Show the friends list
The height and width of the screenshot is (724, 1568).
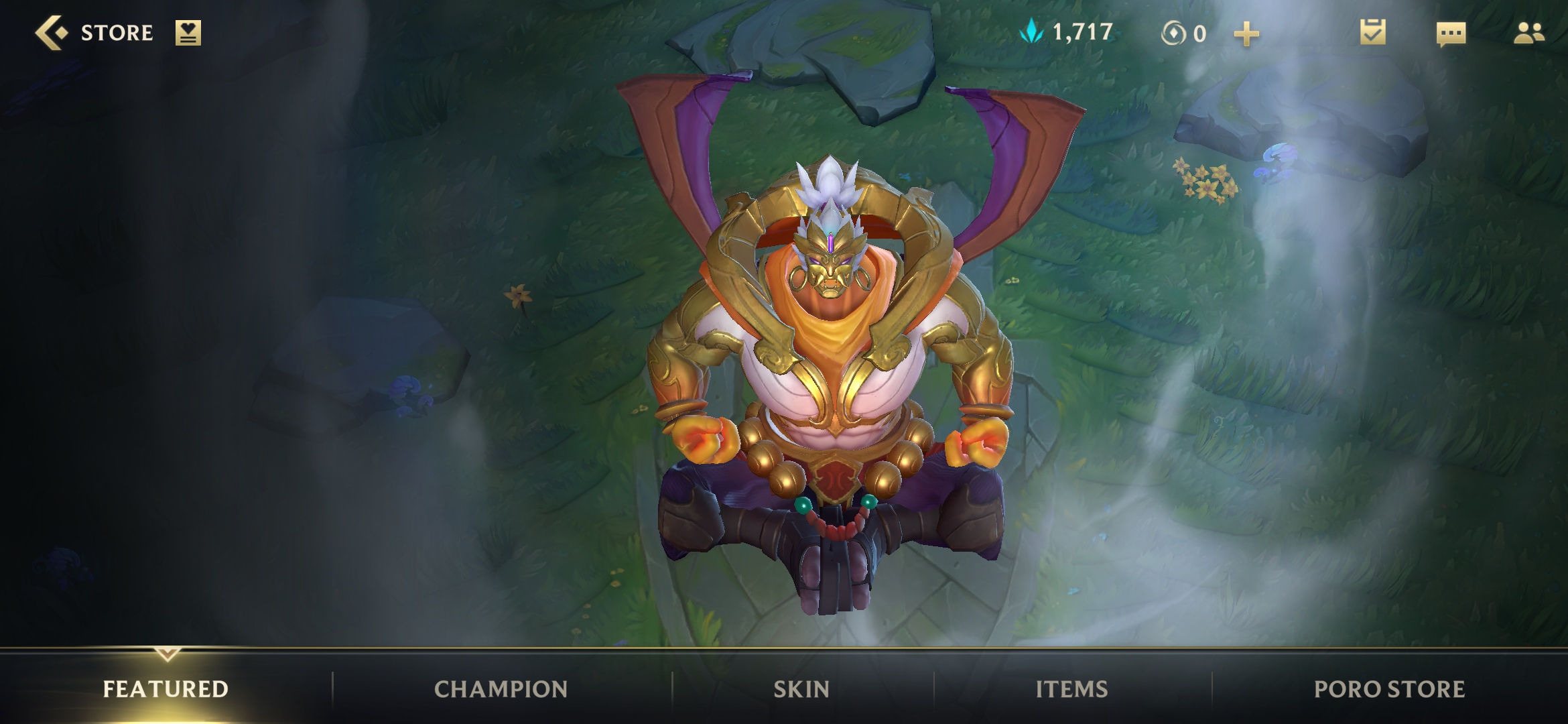click(1528, 33)
